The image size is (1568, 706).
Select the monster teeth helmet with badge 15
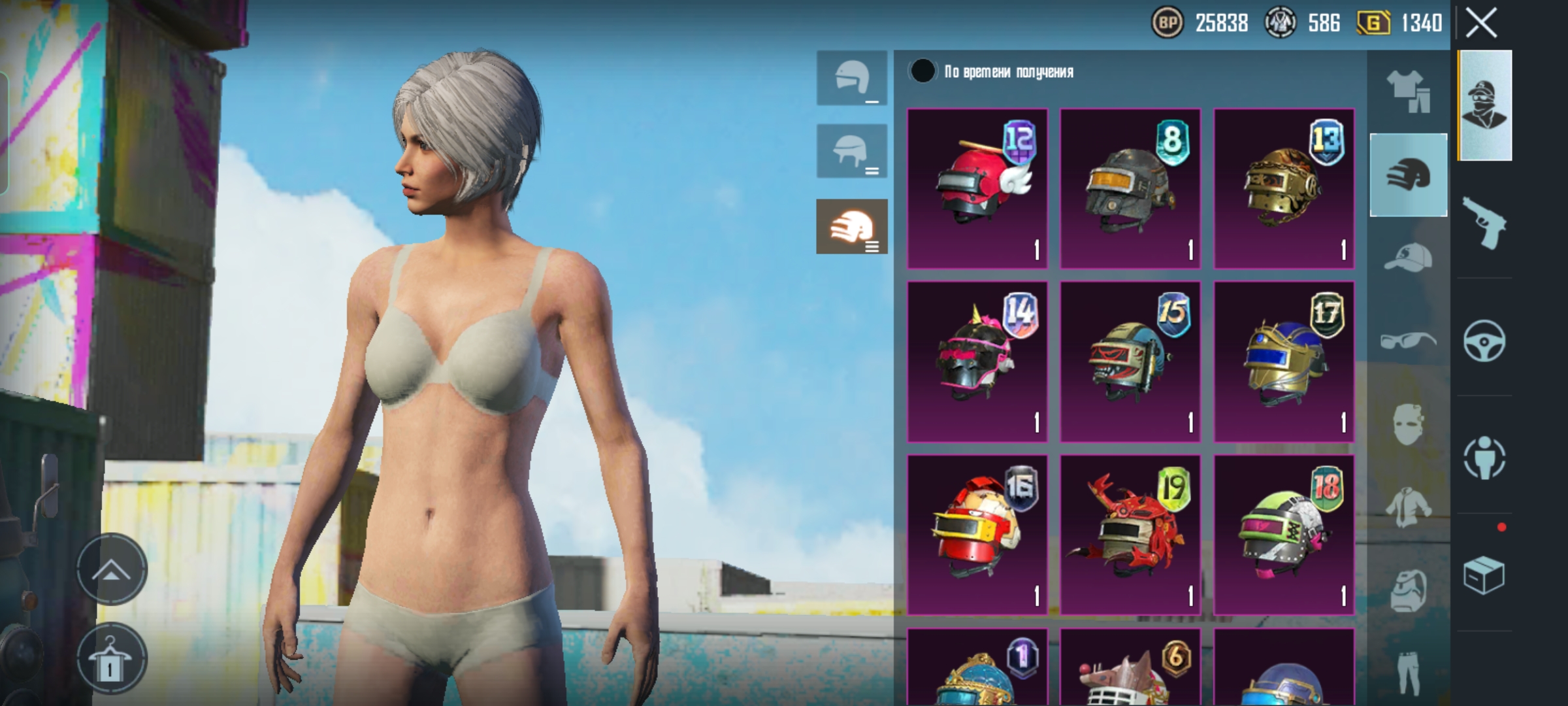1130,361
